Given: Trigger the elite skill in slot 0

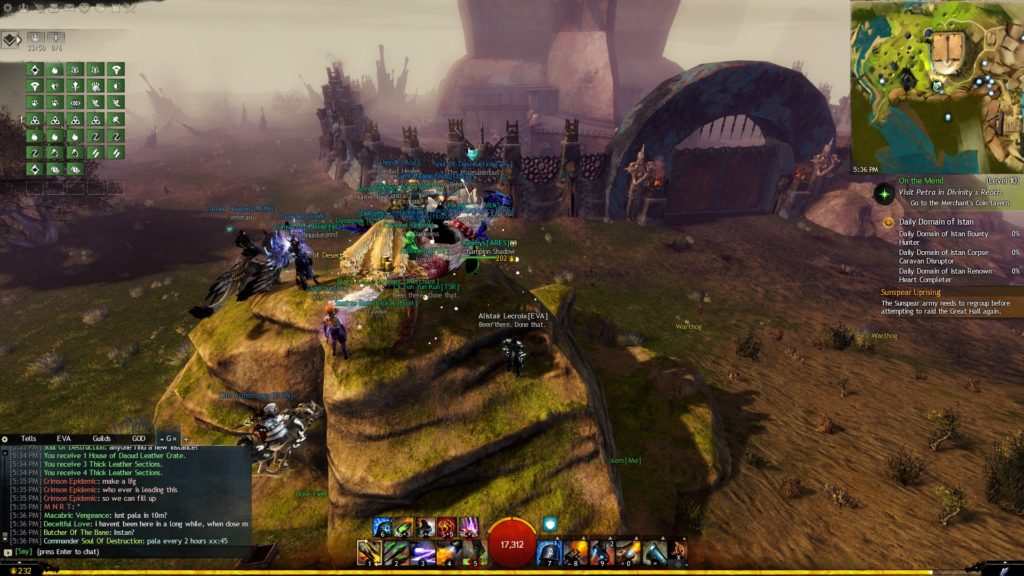Looking at the screenshot, I should pyautogui.click(x=628, y=550).
